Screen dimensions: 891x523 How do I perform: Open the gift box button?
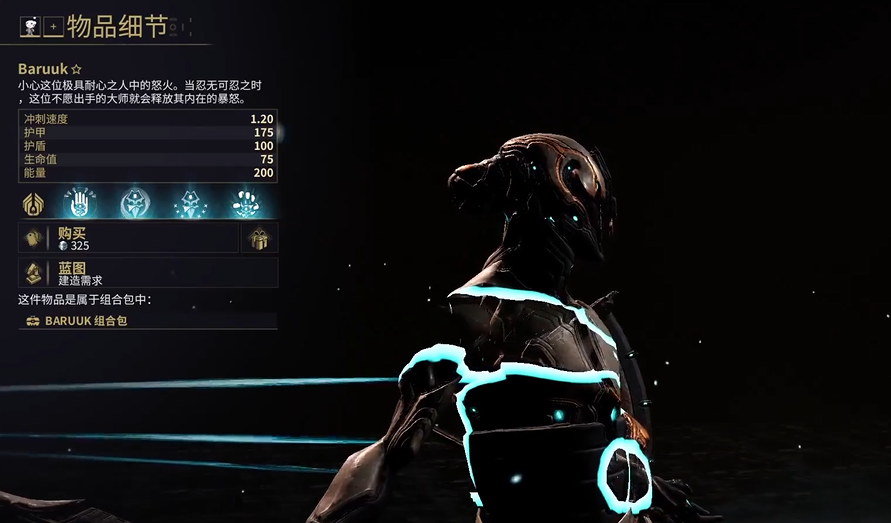click(x=259, y=238)
